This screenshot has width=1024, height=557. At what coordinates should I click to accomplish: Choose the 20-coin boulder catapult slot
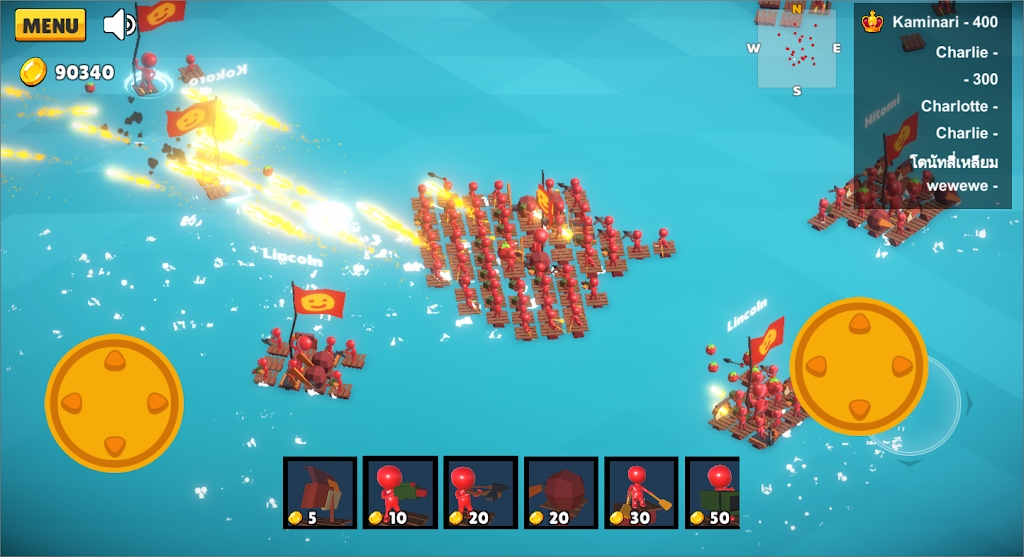tap(561, 493)
